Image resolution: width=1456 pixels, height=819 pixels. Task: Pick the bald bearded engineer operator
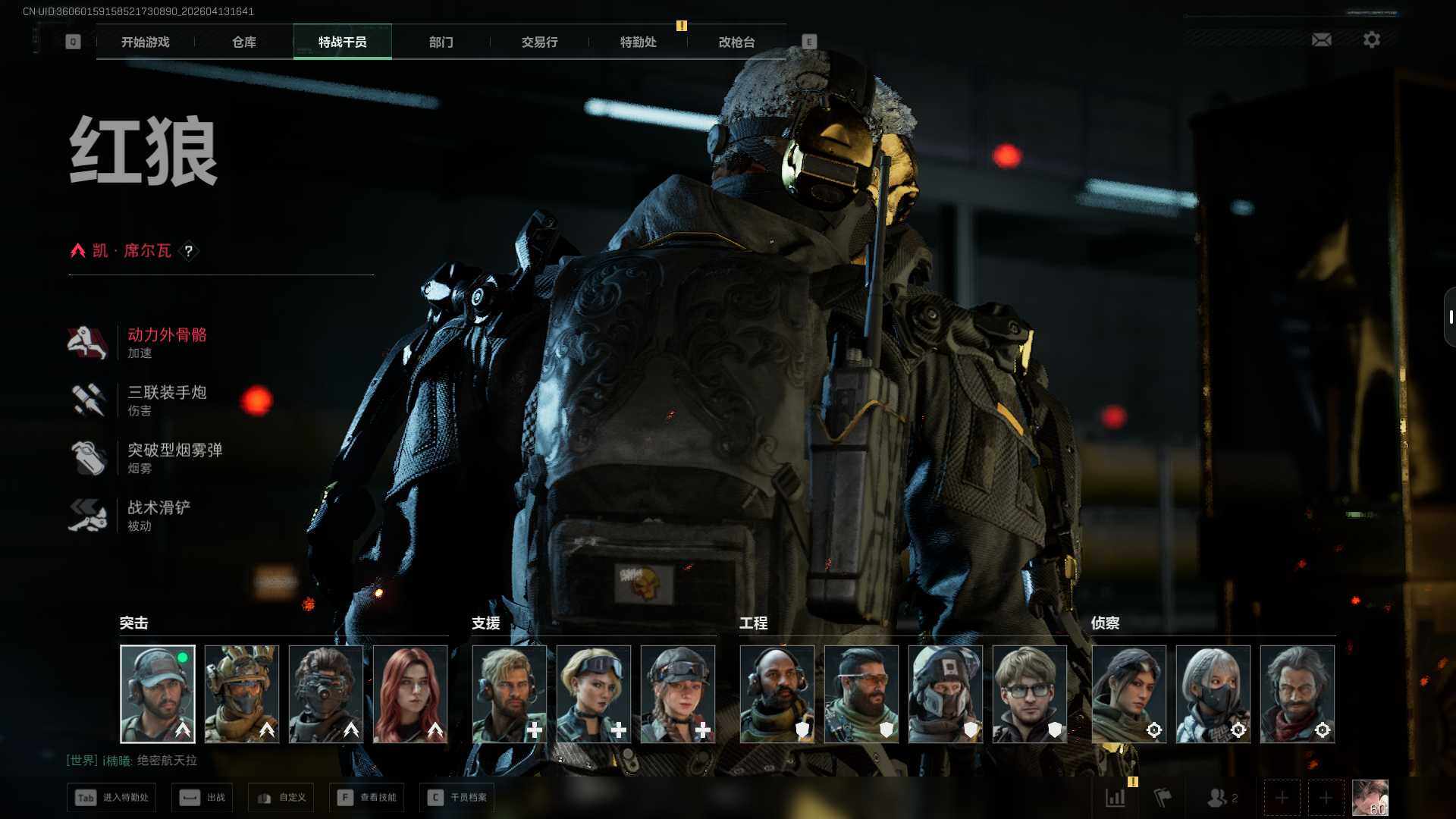pos(777,694)
